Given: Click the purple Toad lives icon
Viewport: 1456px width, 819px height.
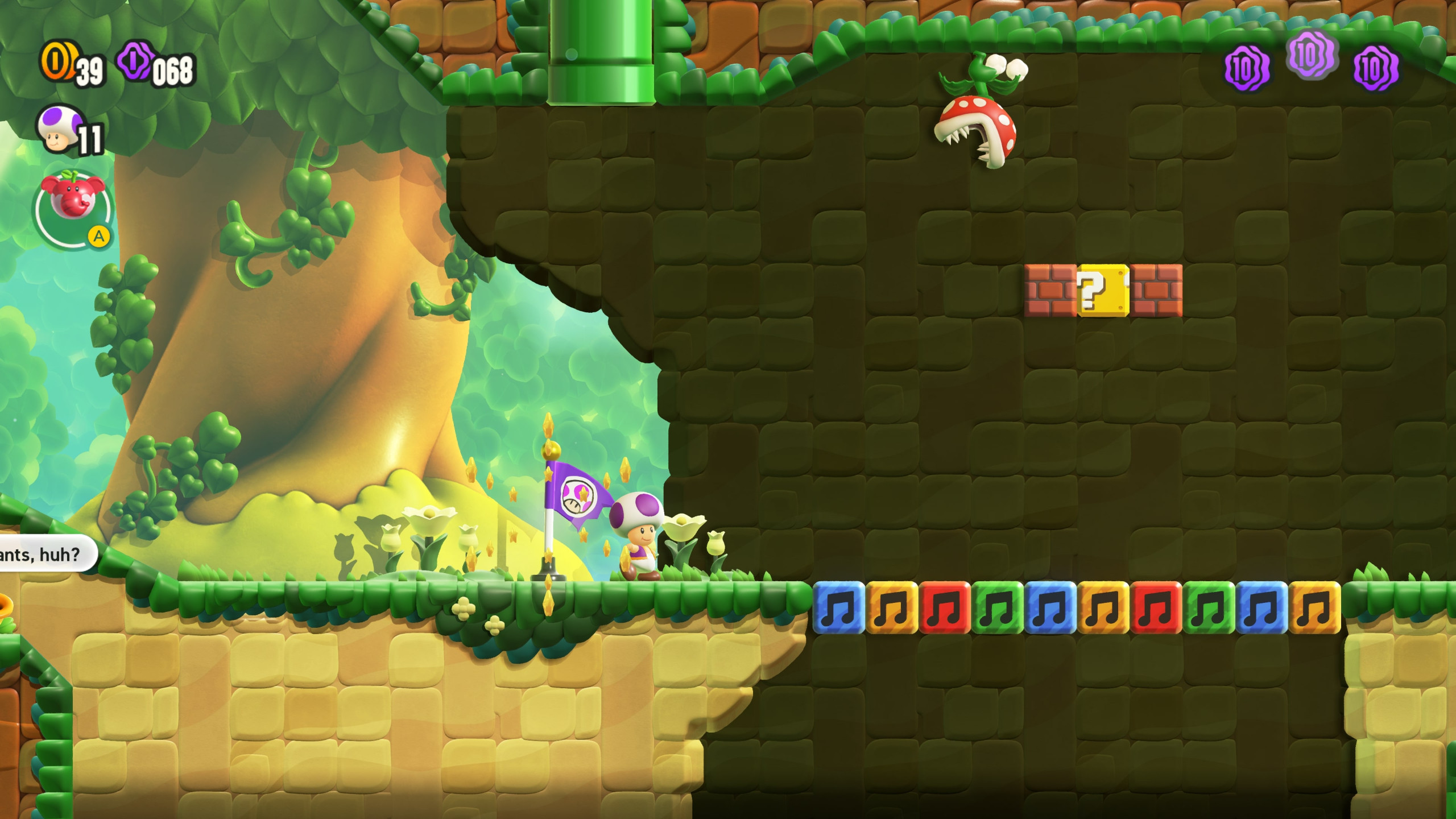Looking at the screenshot, I should click(60, 132).
